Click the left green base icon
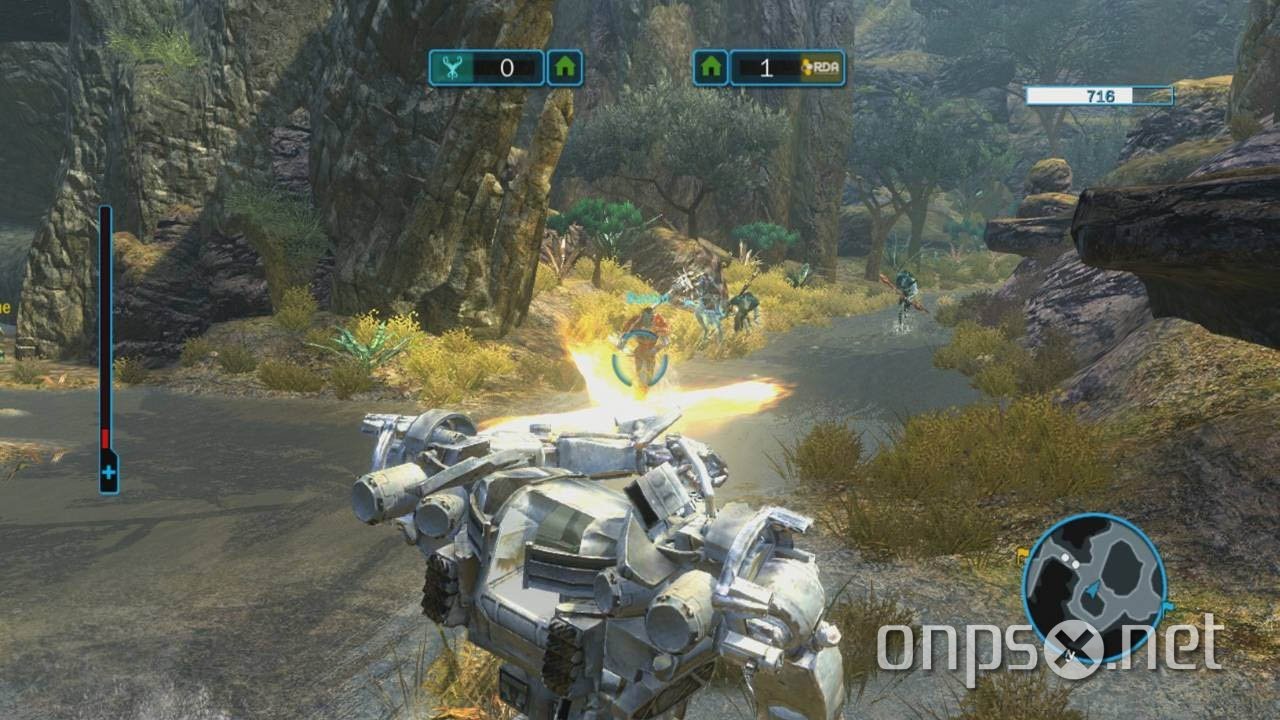The height and width of the screenshot is (720, 1280). [565, 67]
